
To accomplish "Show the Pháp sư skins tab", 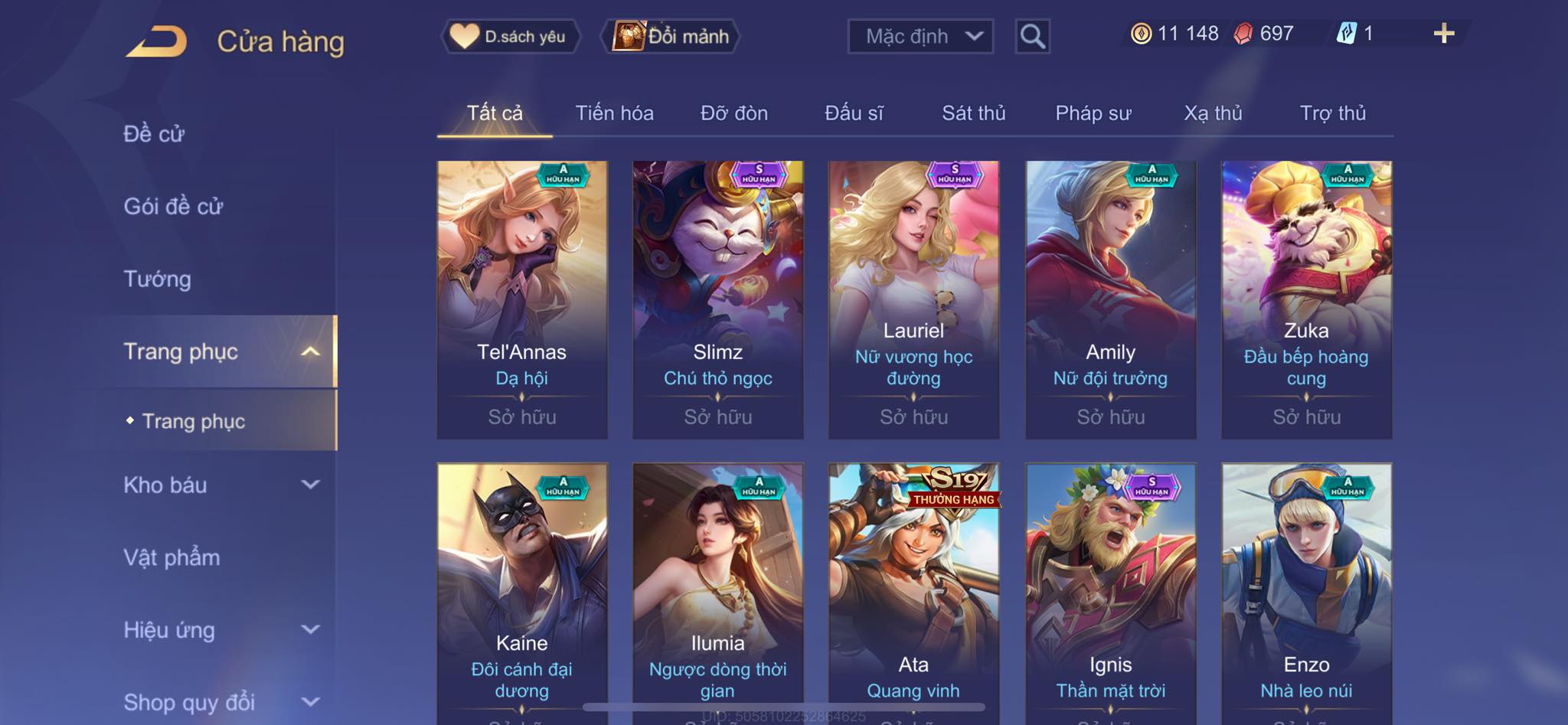I will click(1093, 113).
